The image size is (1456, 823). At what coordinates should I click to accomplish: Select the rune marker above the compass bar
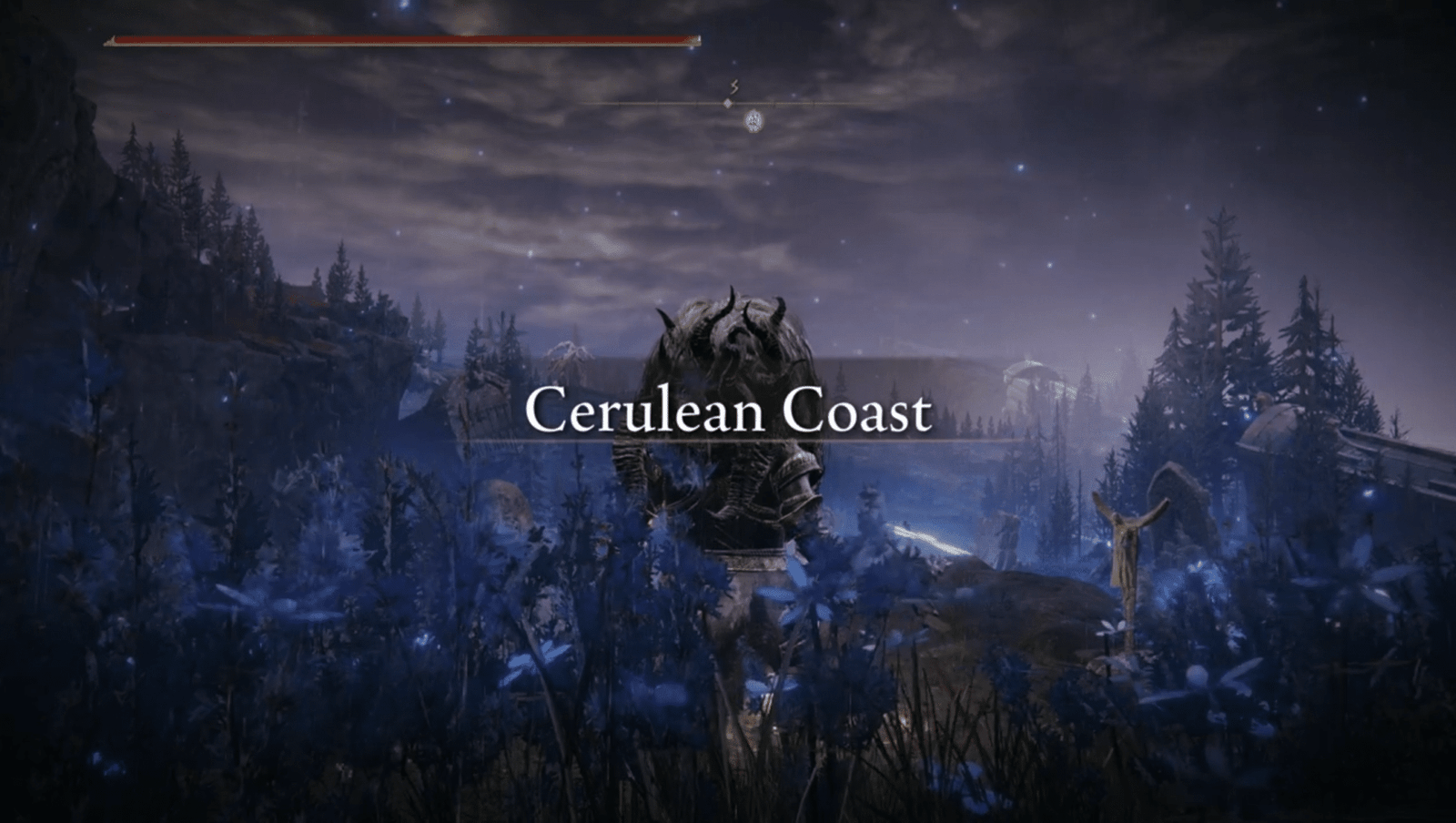point(733,86)
